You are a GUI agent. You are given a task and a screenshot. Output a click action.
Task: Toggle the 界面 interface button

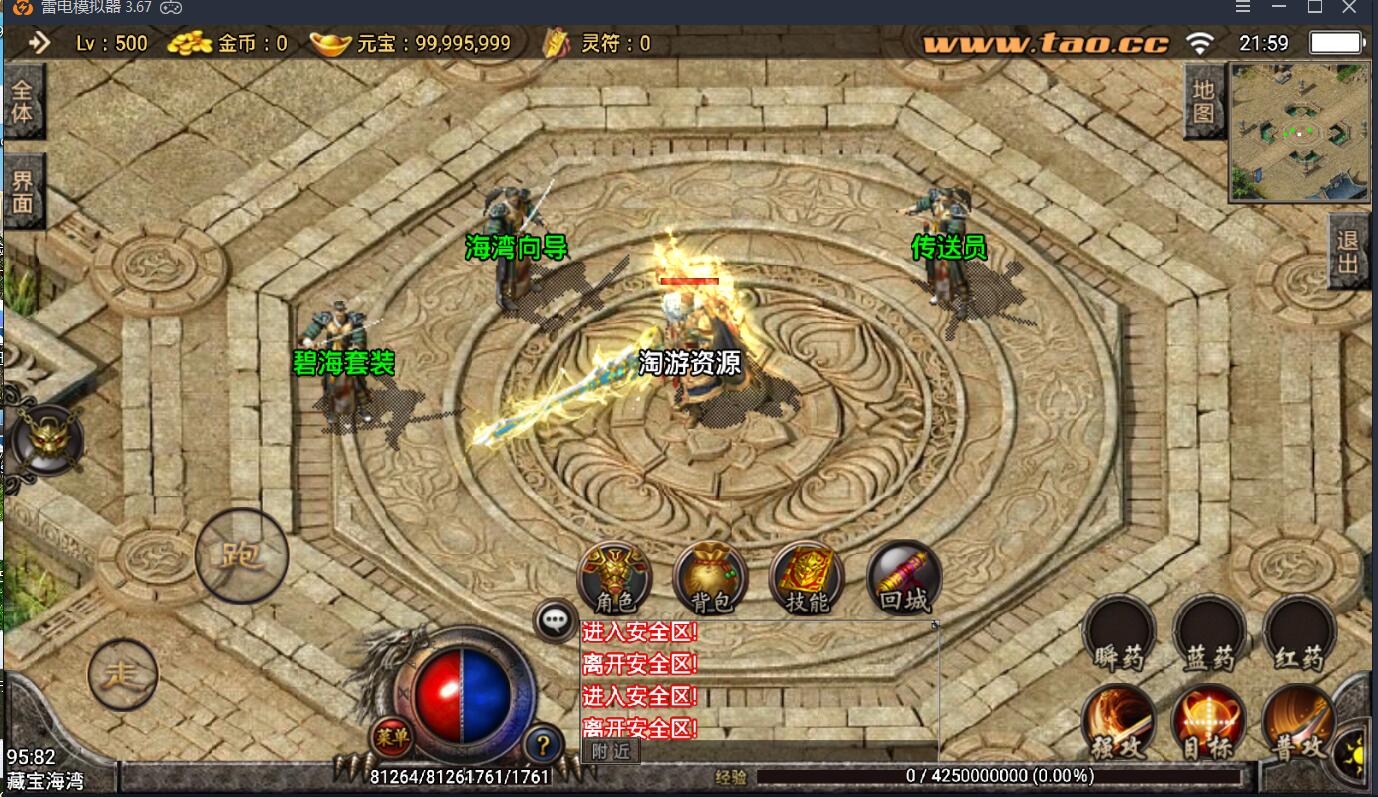point(22,191)
